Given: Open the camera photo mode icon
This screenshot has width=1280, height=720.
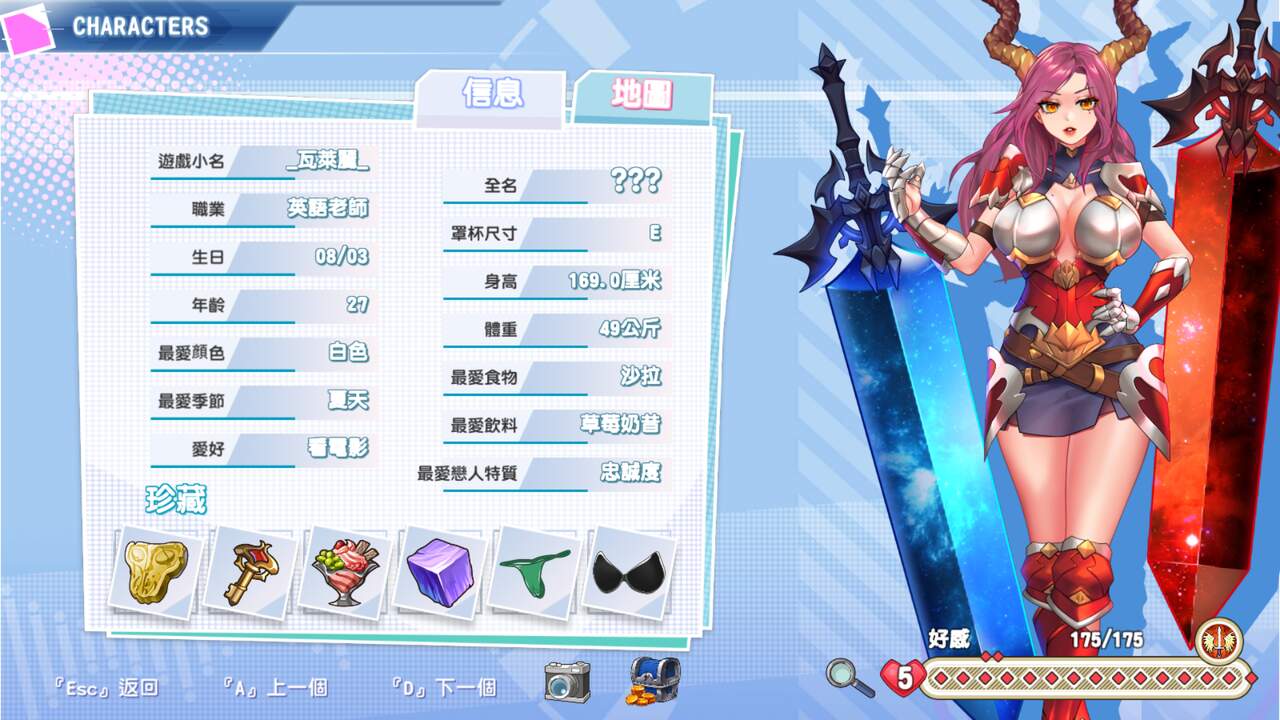Looking at the screenshot, I should 567,681.
